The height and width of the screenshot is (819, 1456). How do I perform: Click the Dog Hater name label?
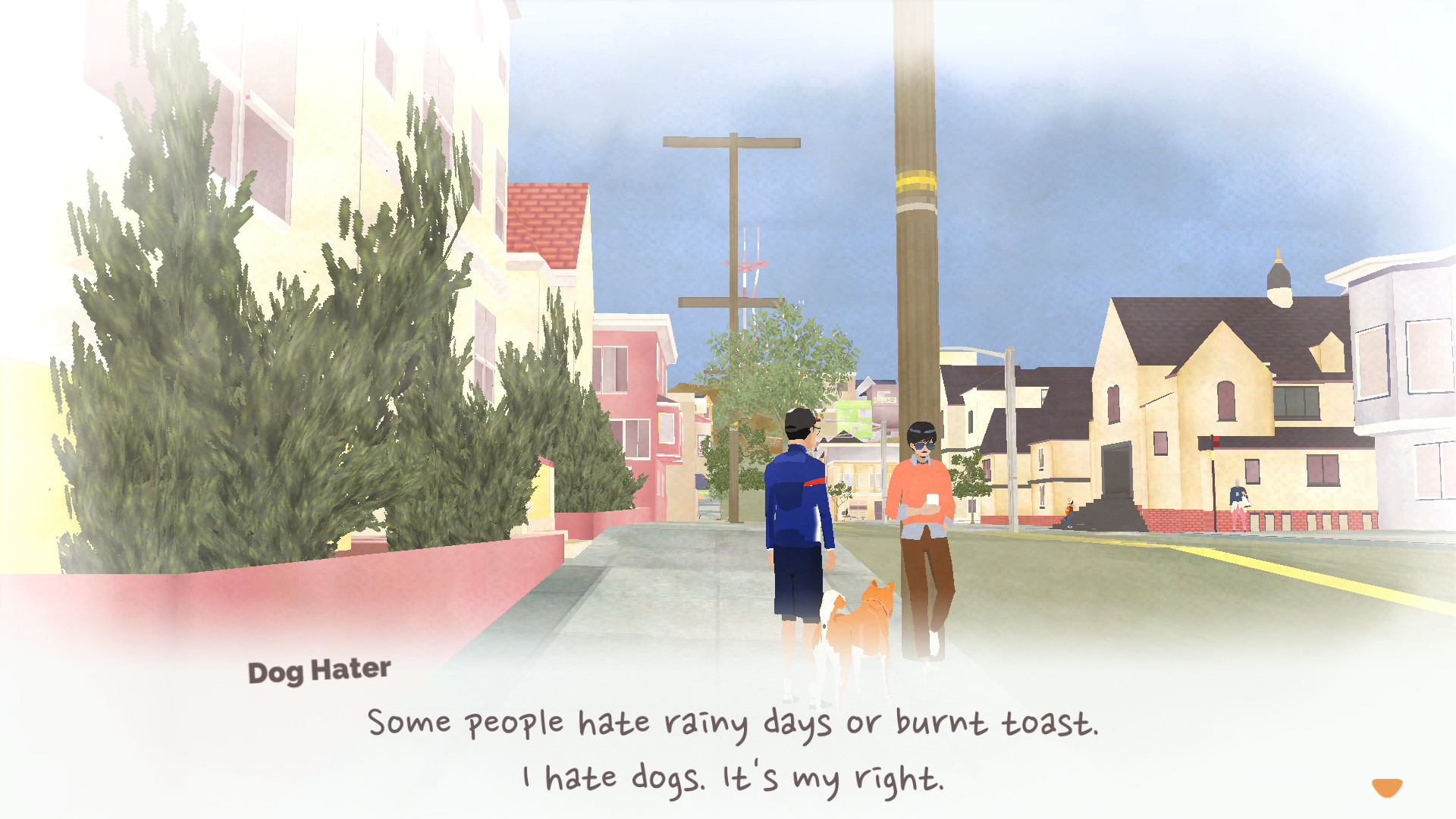pos(319,669)
